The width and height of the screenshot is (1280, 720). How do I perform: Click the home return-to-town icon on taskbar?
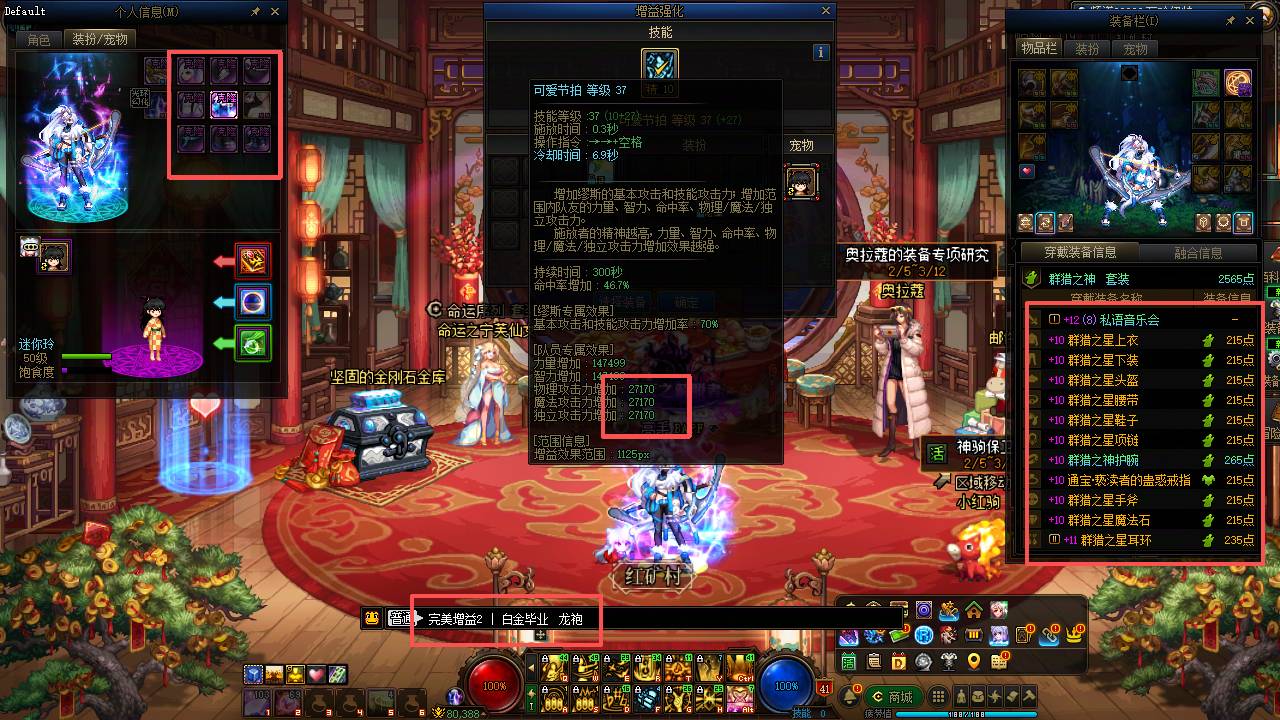[x=974, y=611]
